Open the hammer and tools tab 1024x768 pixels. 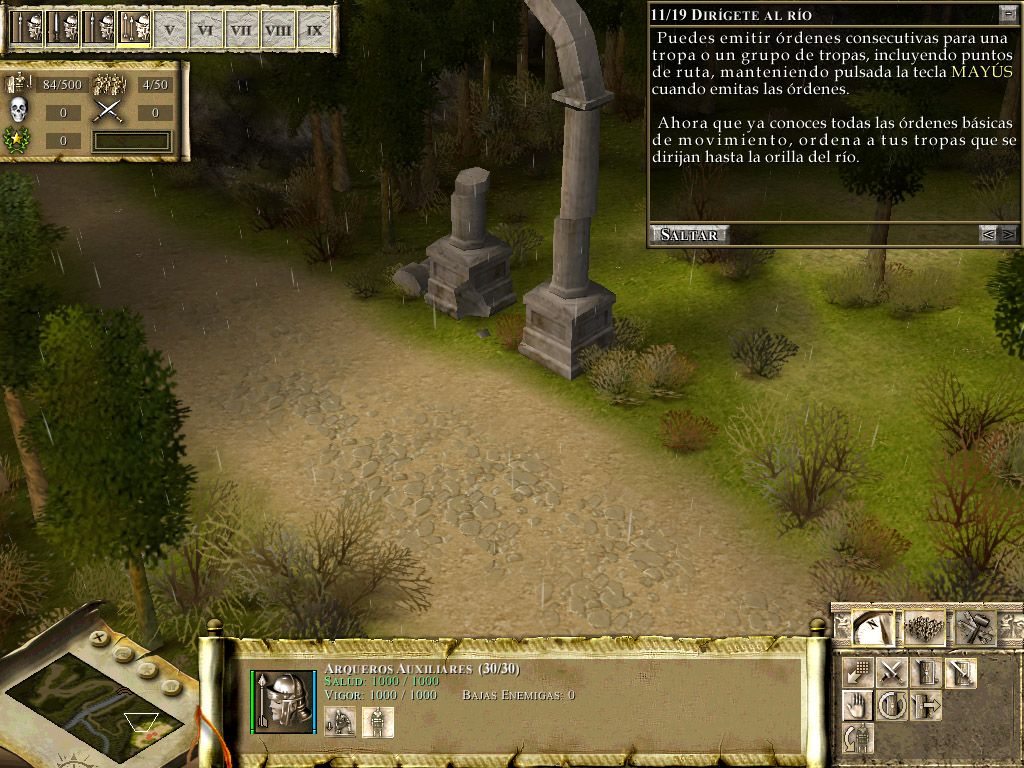point(973,627)
